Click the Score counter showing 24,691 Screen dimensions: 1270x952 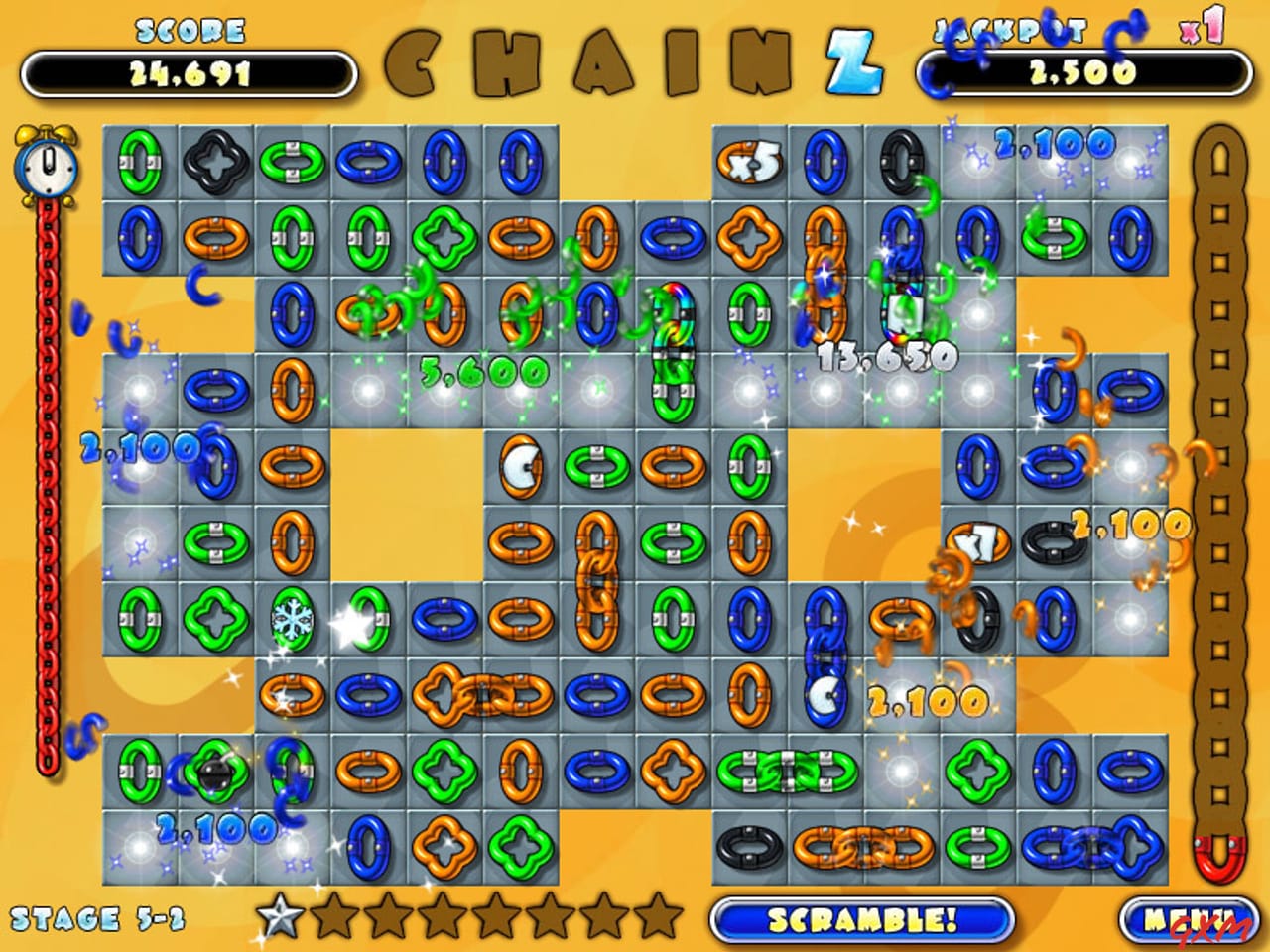click(x=191, y=69)
